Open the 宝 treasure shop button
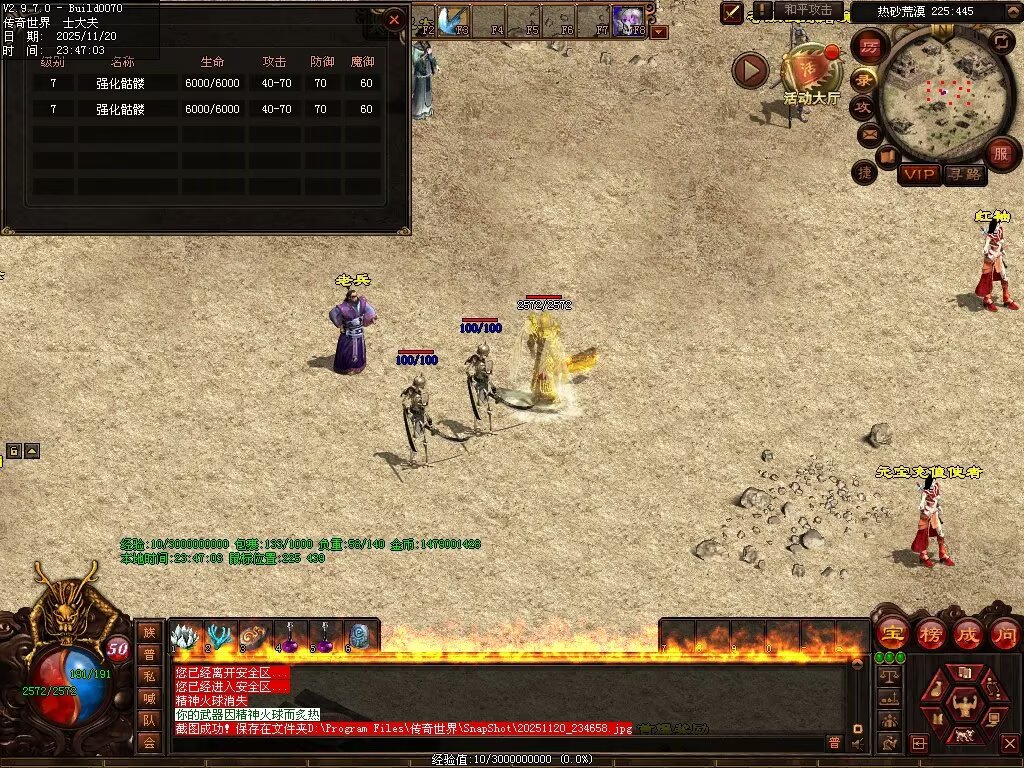Screen dimensions: 1024x768 (x=892, y=634)
